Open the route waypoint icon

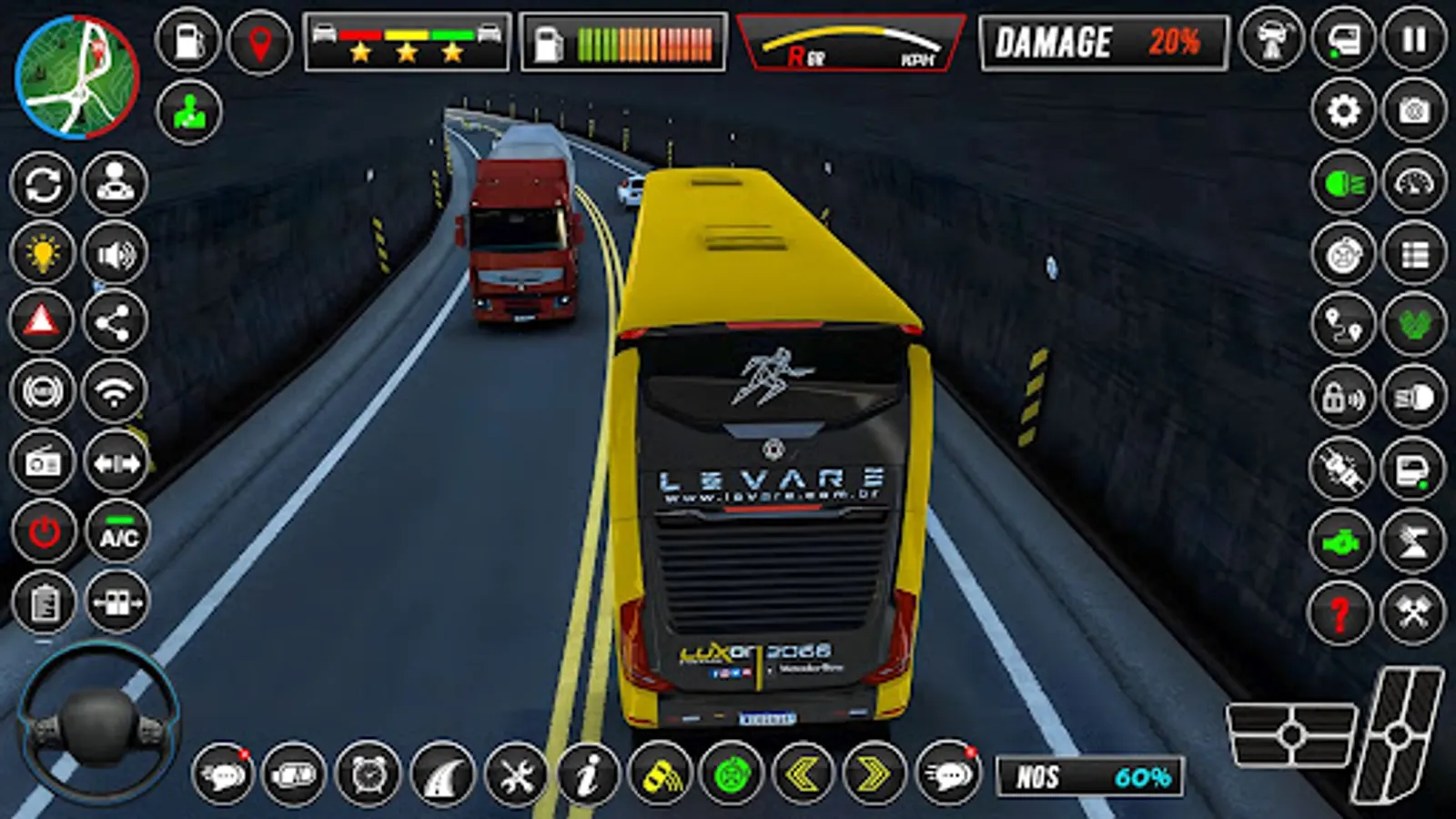coord(1344,326)
